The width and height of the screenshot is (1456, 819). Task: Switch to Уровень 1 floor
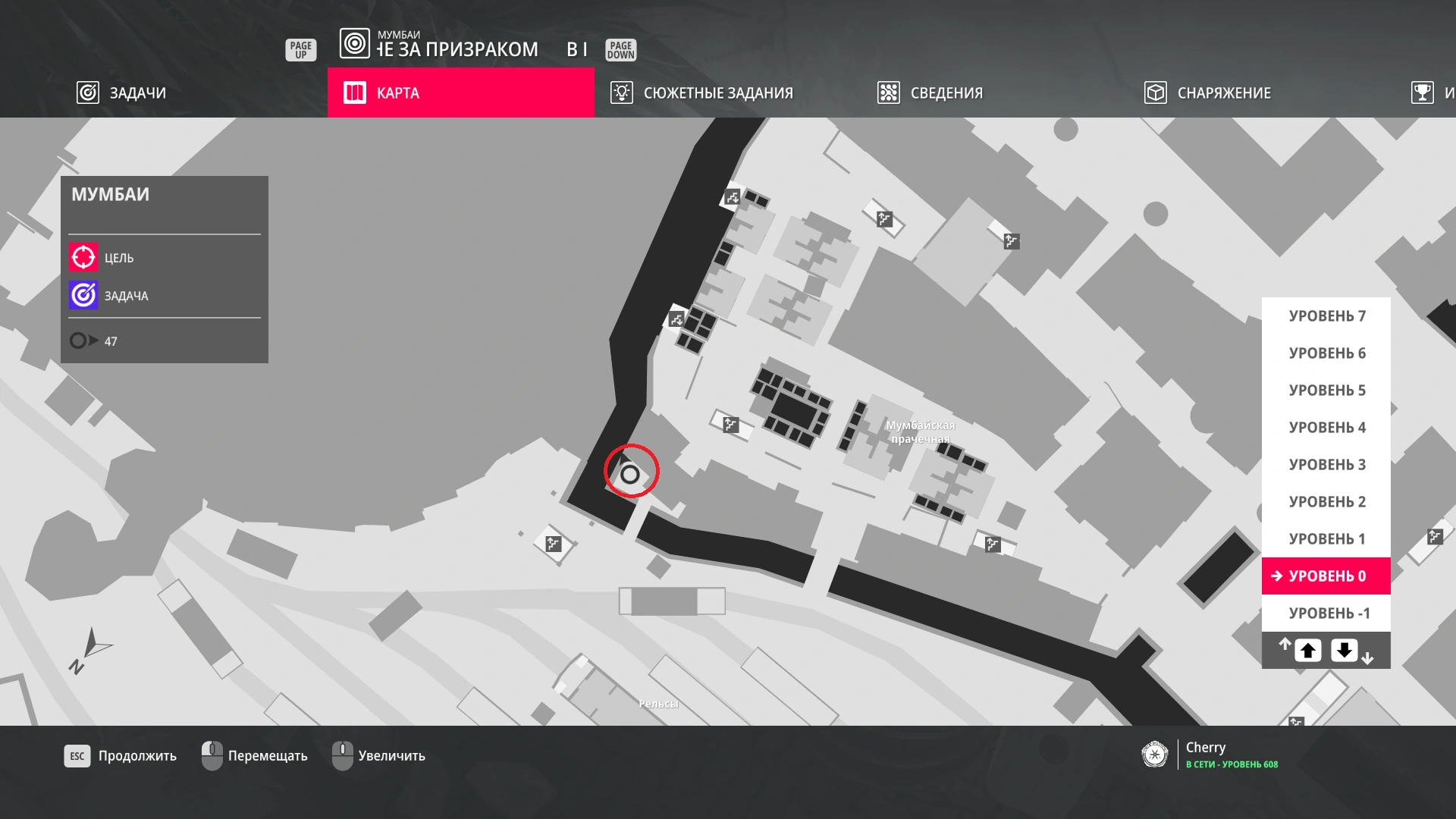coord(1326,539)
